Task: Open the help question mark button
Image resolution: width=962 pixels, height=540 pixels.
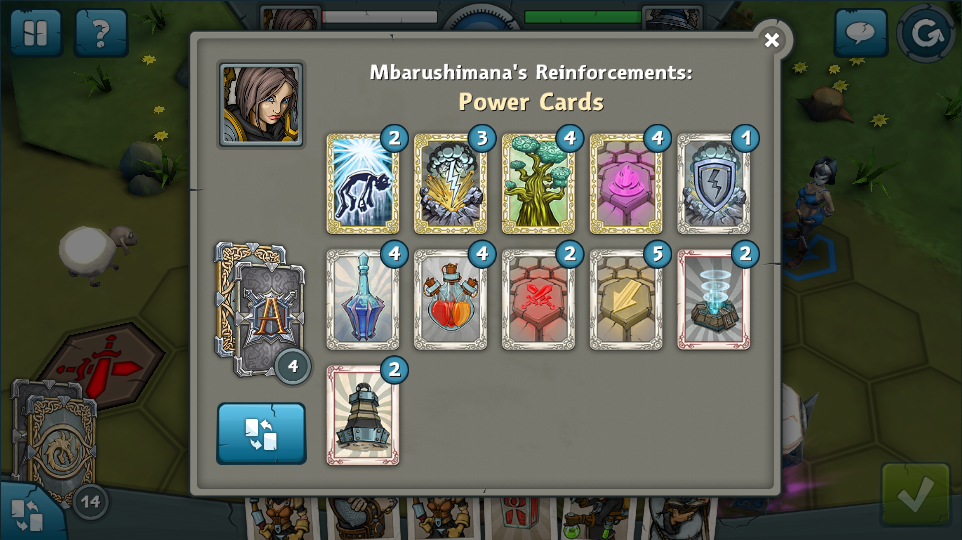Action: [100, 33]
